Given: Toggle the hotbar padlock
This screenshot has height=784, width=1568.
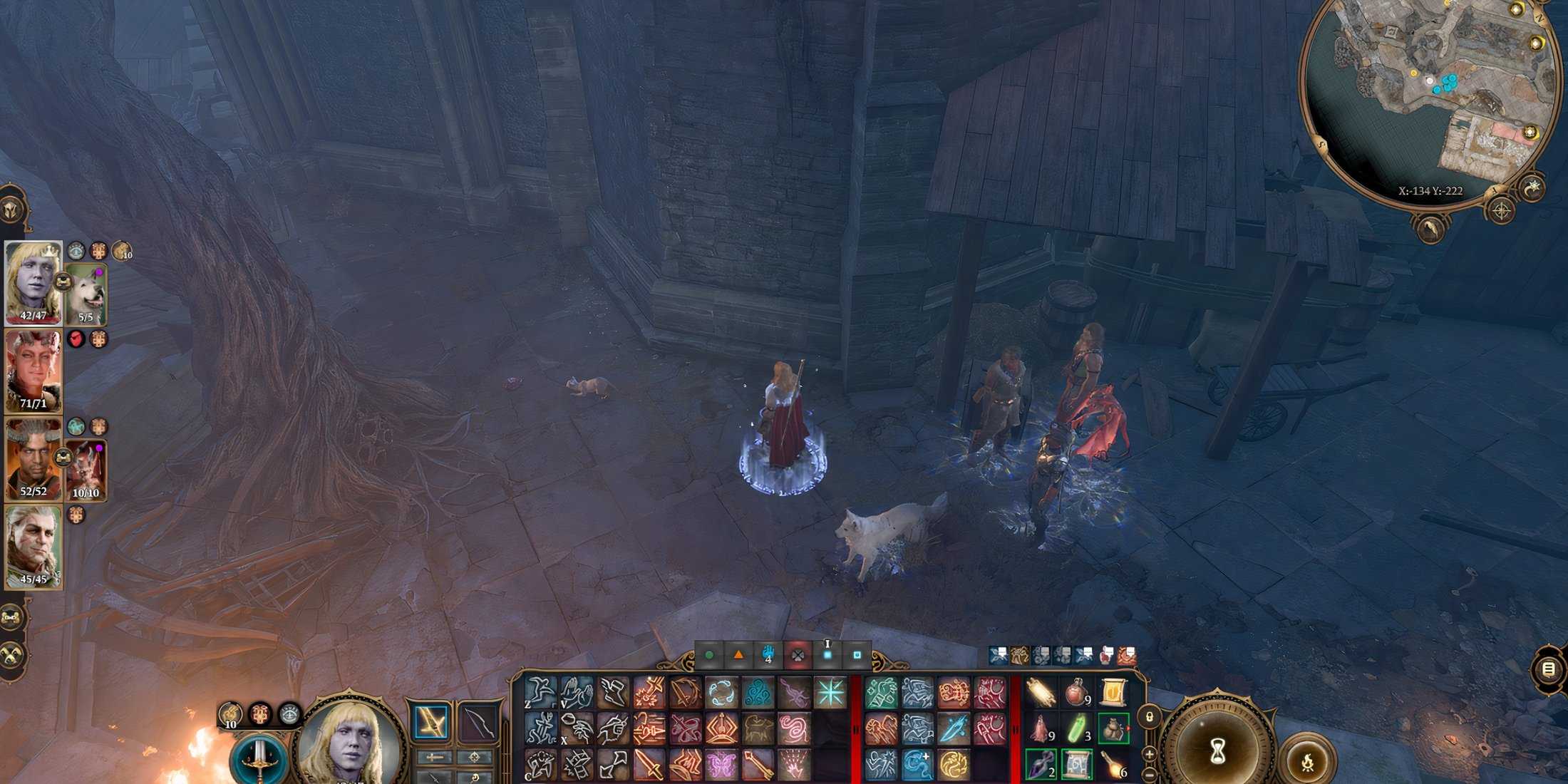Looking at the screenshot, I should click(x=1150, y=717).
